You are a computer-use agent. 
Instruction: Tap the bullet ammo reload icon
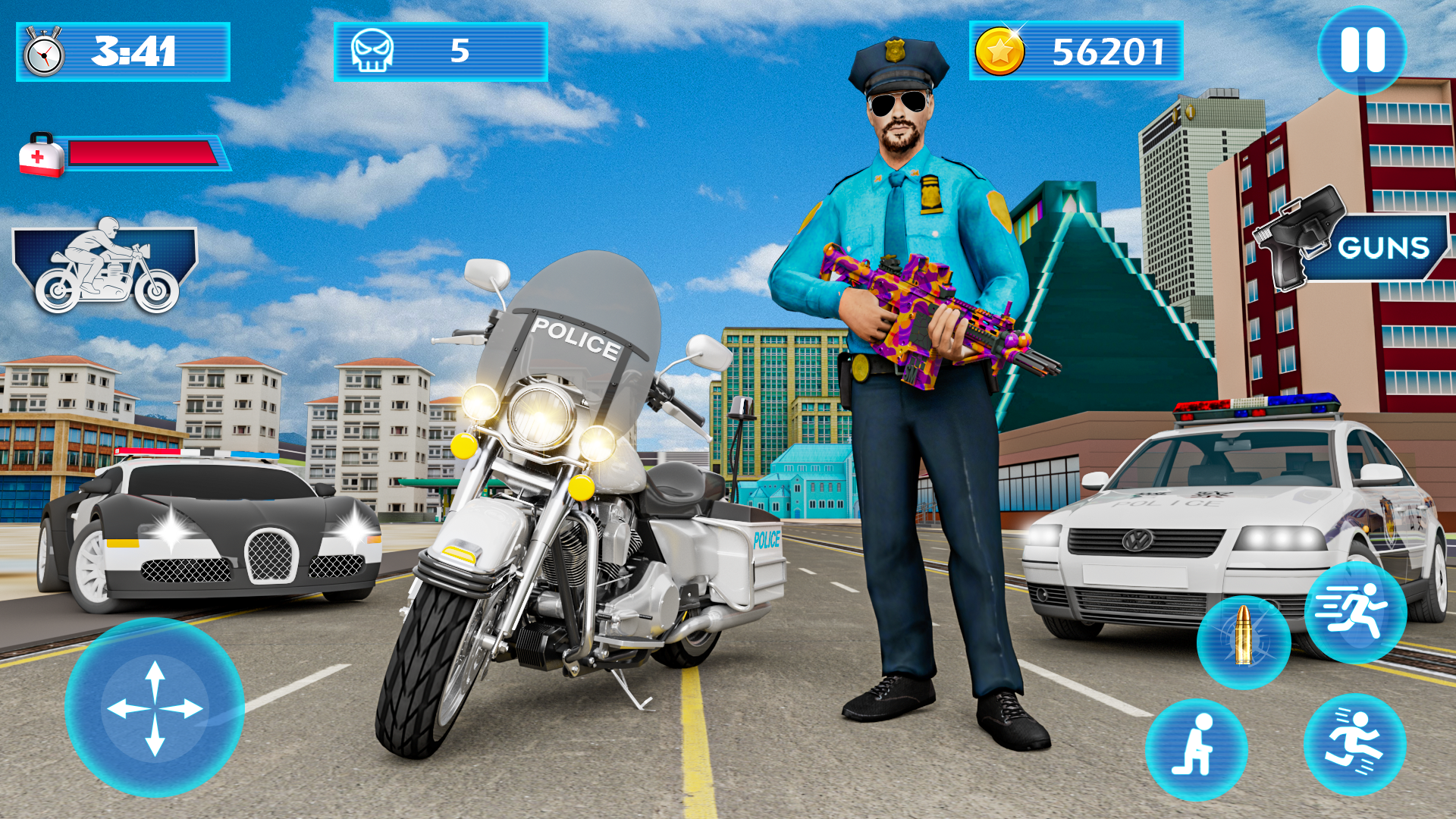(1245, 641)
